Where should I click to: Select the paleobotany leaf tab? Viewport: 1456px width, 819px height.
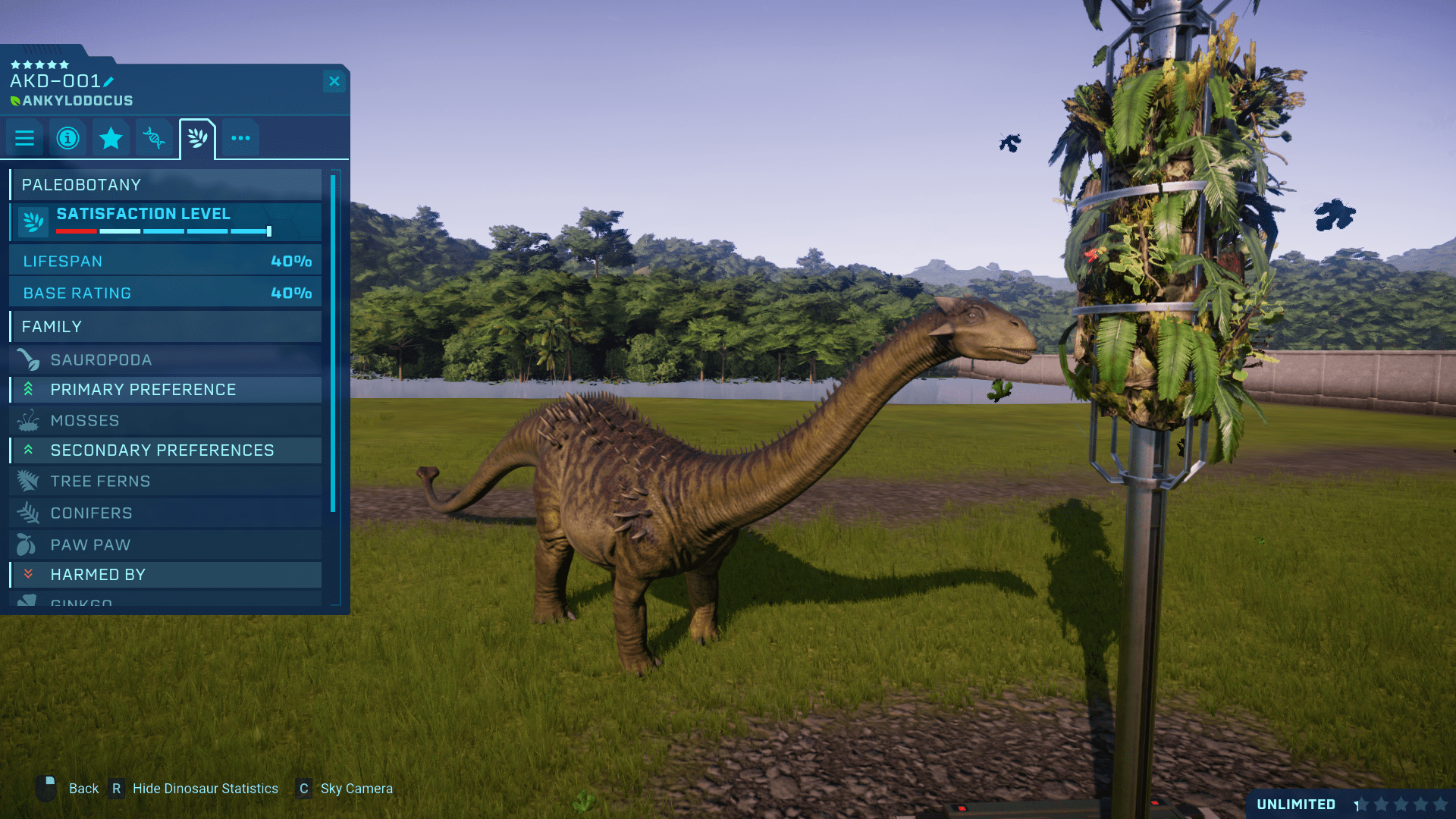pos(197,138)
